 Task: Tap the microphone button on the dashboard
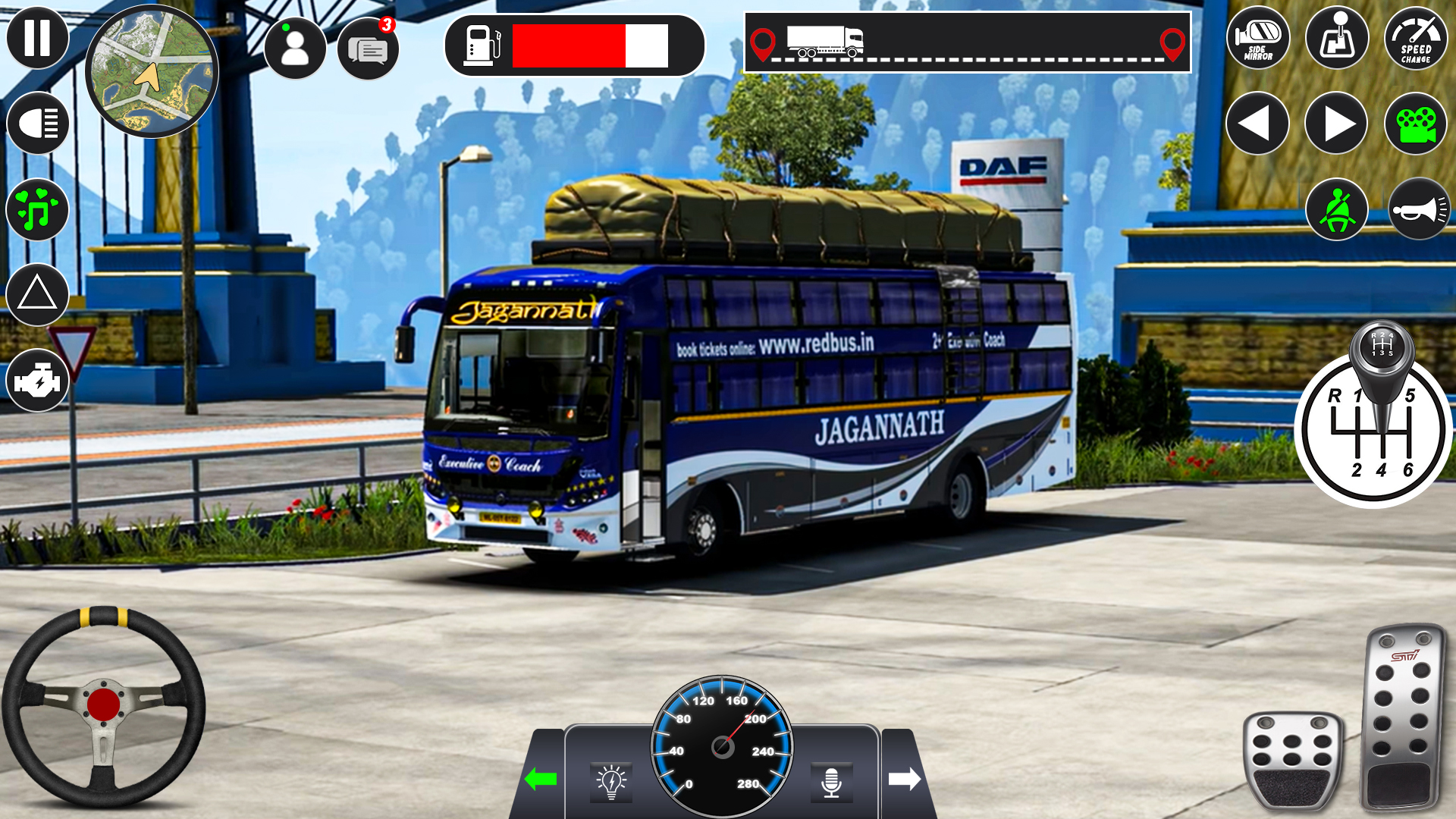pyautogui.click(x=831, y=782)
